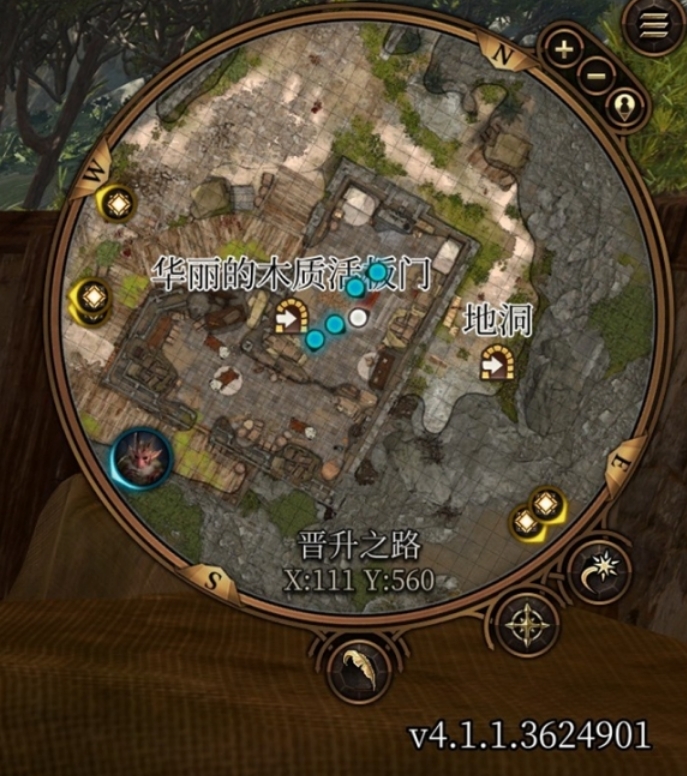Select the 地洞 cave entrance marker

coord(496,363)
